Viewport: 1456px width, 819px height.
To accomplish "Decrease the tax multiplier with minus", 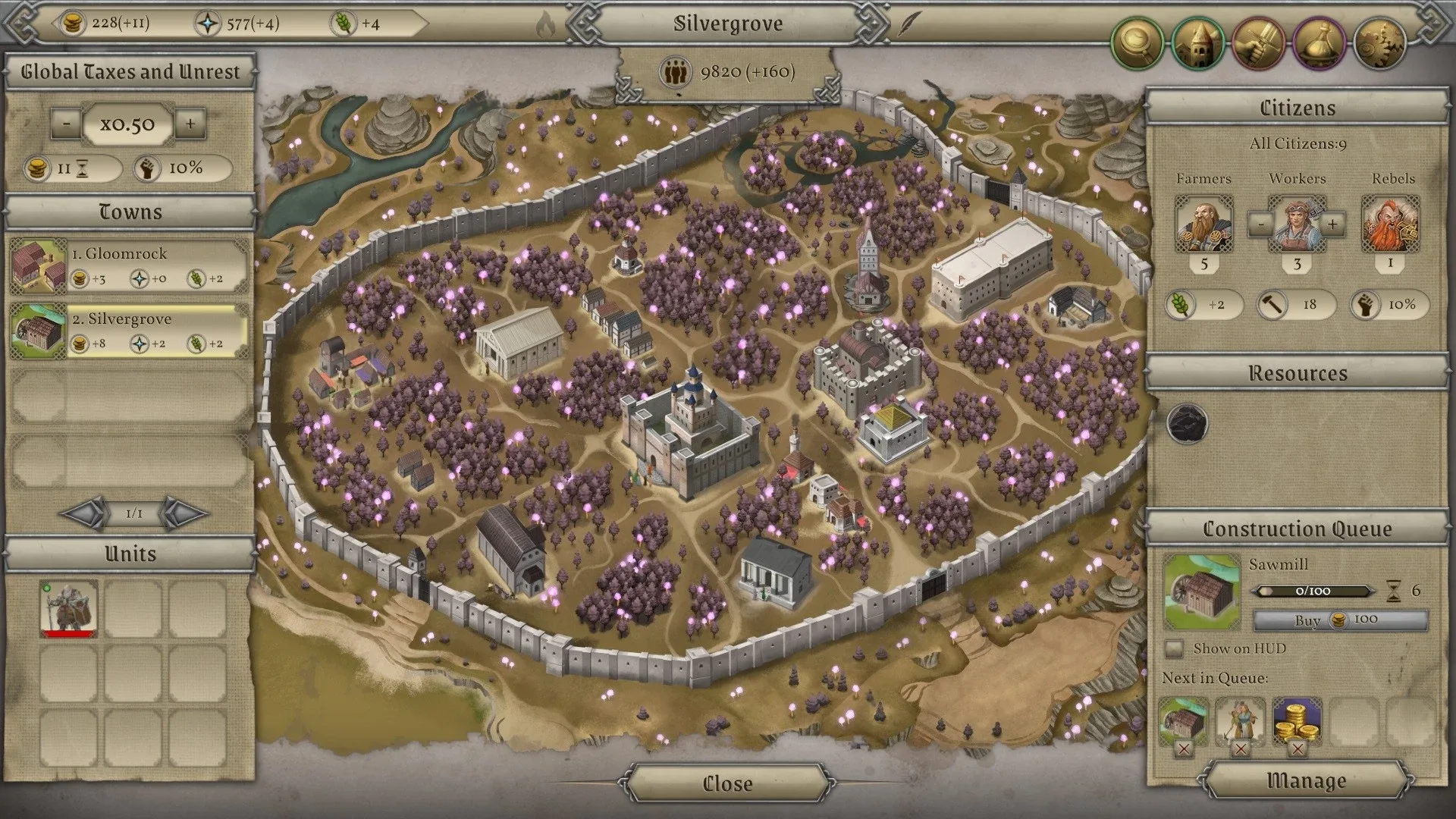I will pyautogui.click(x=67, y=125).
